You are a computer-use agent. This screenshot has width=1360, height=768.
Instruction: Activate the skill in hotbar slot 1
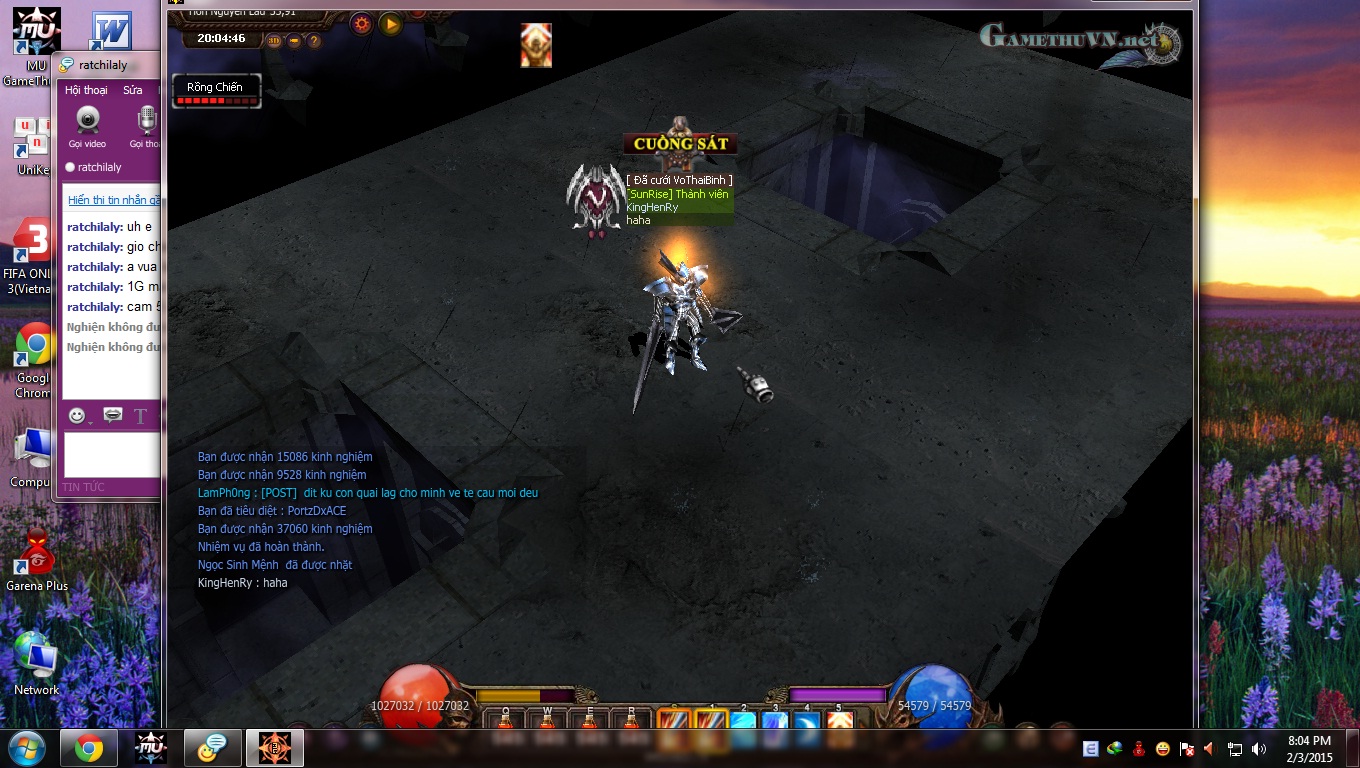coord(711,722)
